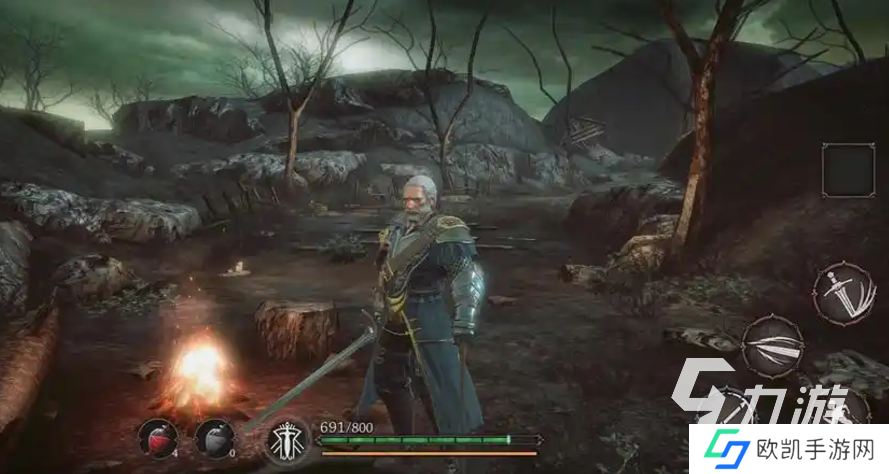The image size is (889, 474).
Task: Use the red health potion
Action: (x=159, y=437)
